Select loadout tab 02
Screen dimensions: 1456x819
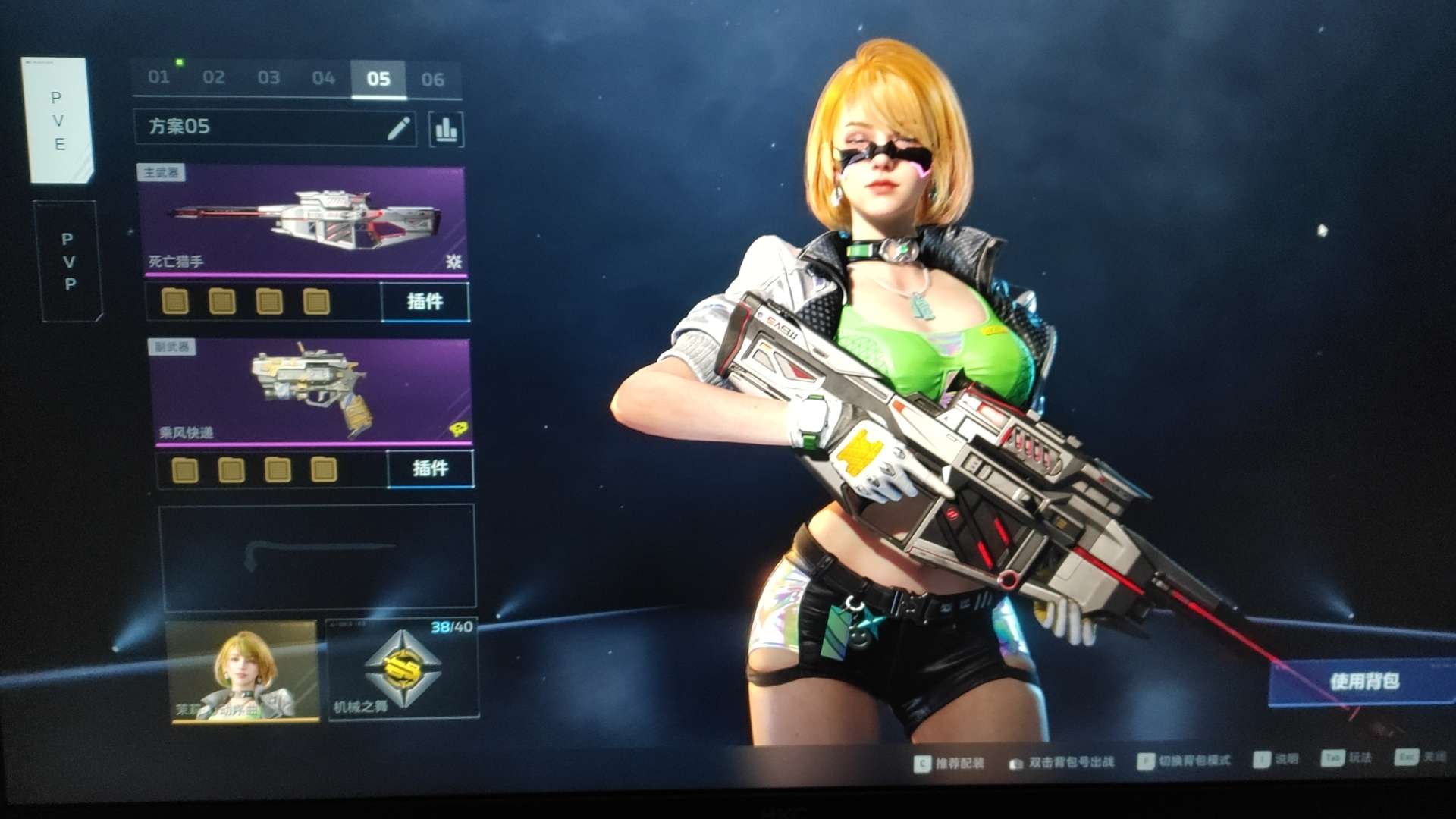pyautogui.click(x=214, y=77)
